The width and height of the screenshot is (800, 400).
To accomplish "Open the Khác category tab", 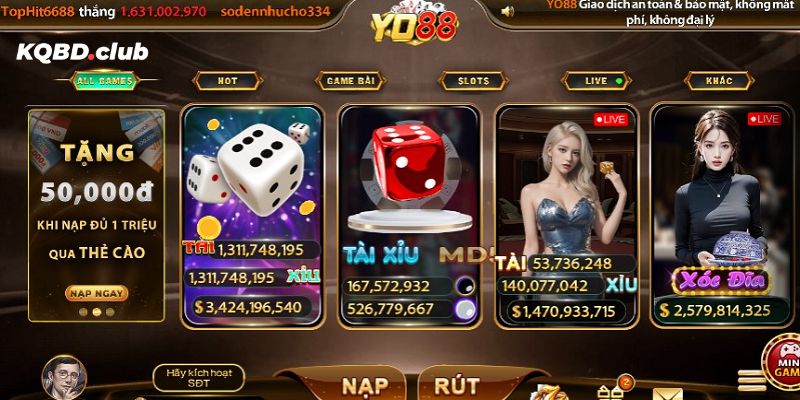I will 718,81.
